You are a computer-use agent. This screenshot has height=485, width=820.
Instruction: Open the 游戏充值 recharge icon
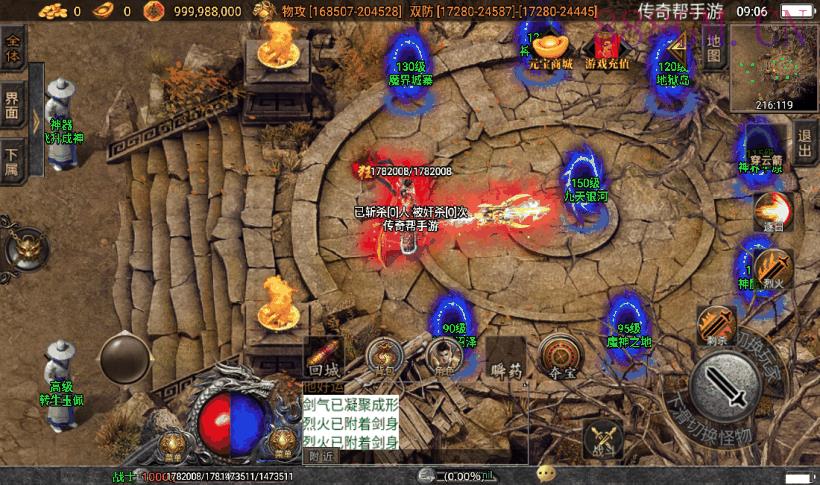coord(607,50)
